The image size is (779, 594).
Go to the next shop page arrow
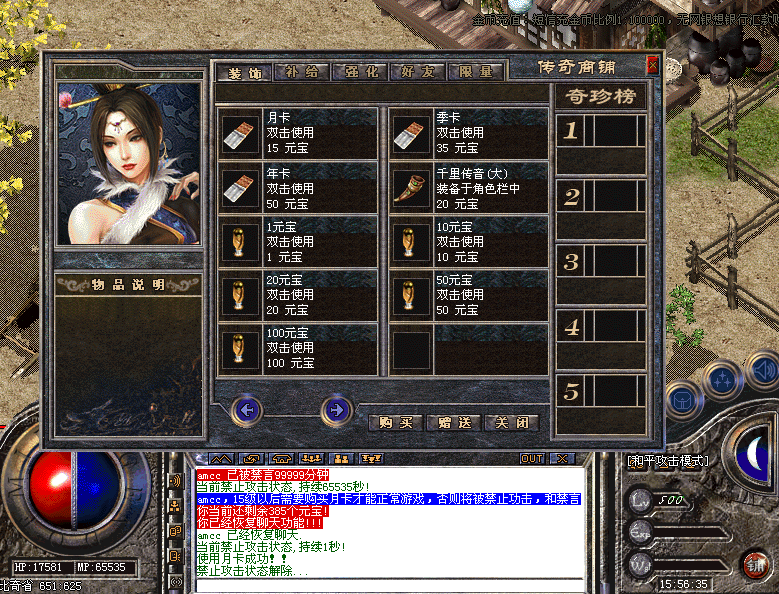pyautogui.click(x=337, y=409)
